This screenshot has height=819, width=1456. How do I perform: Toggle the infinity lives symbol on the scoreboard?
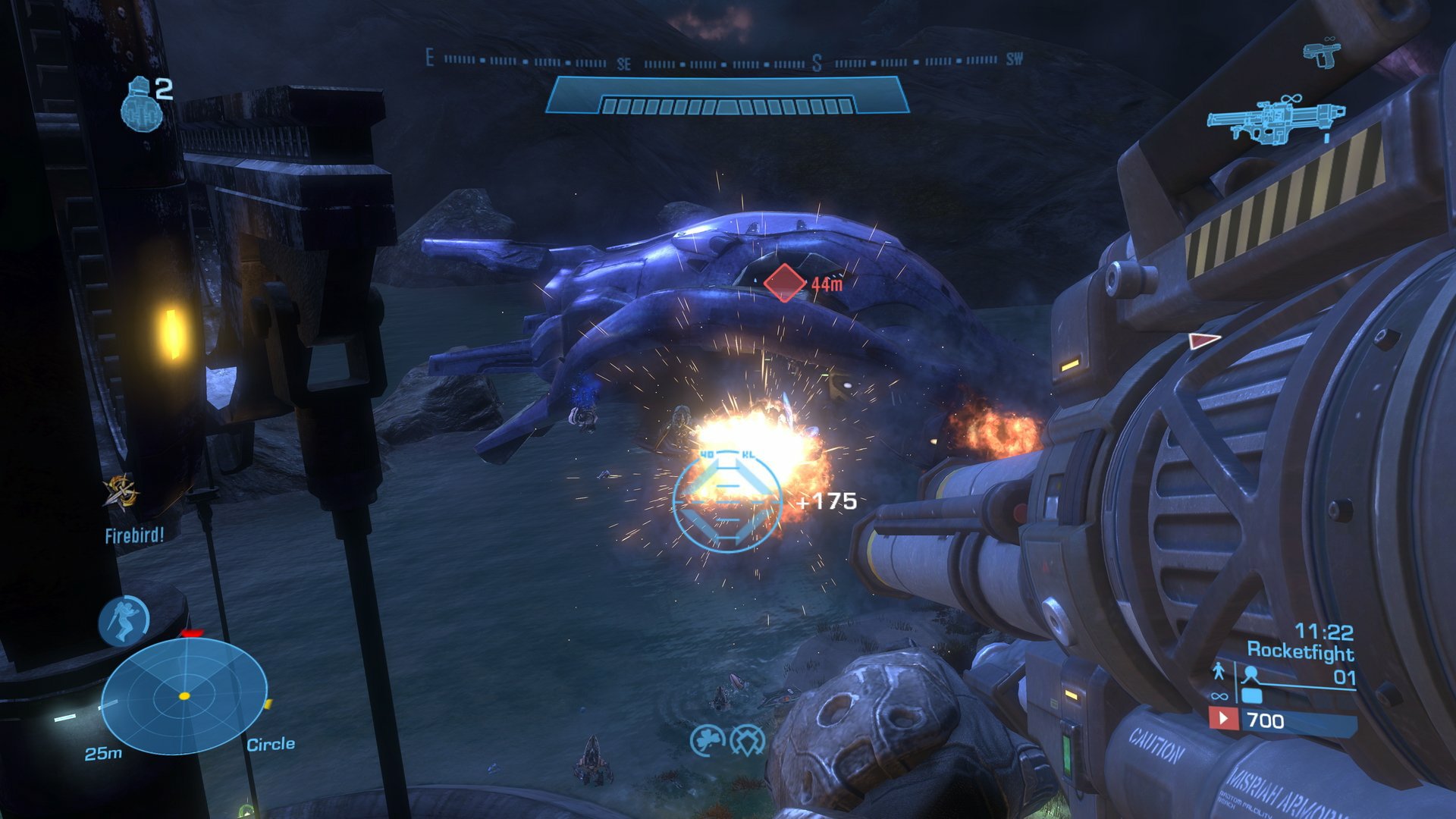[1219, 696]
